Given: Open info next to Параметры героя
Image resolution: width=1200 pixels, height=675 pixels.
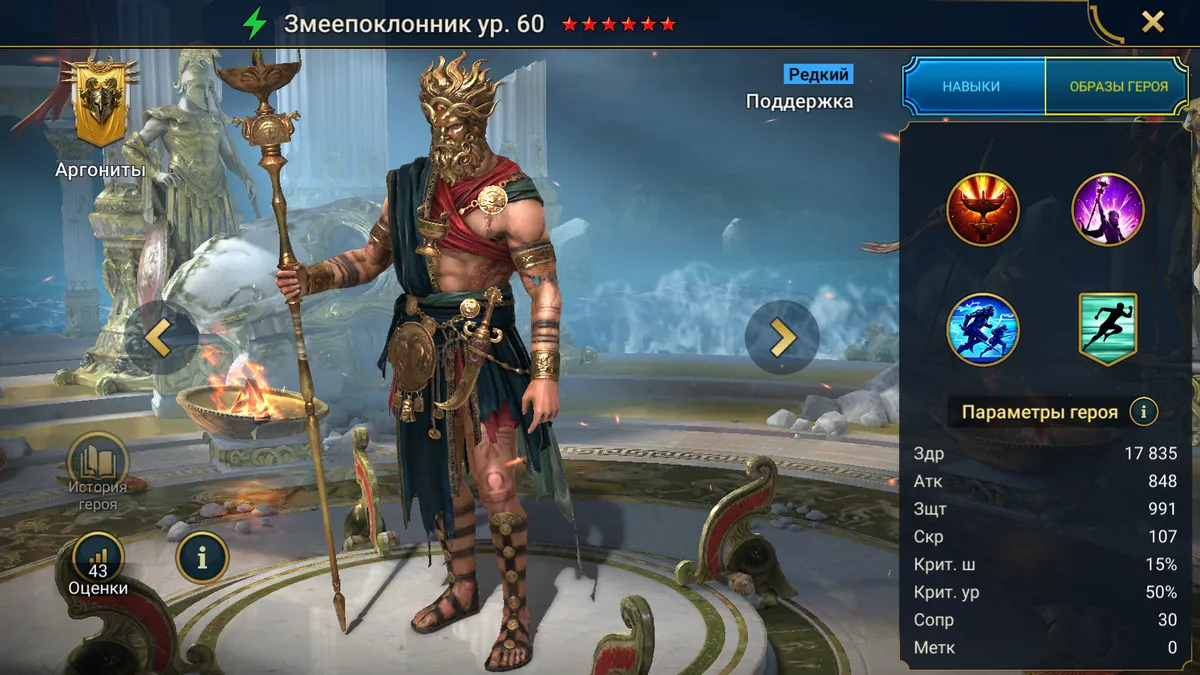Looking at the screenshot, I should coord(1143,411).
